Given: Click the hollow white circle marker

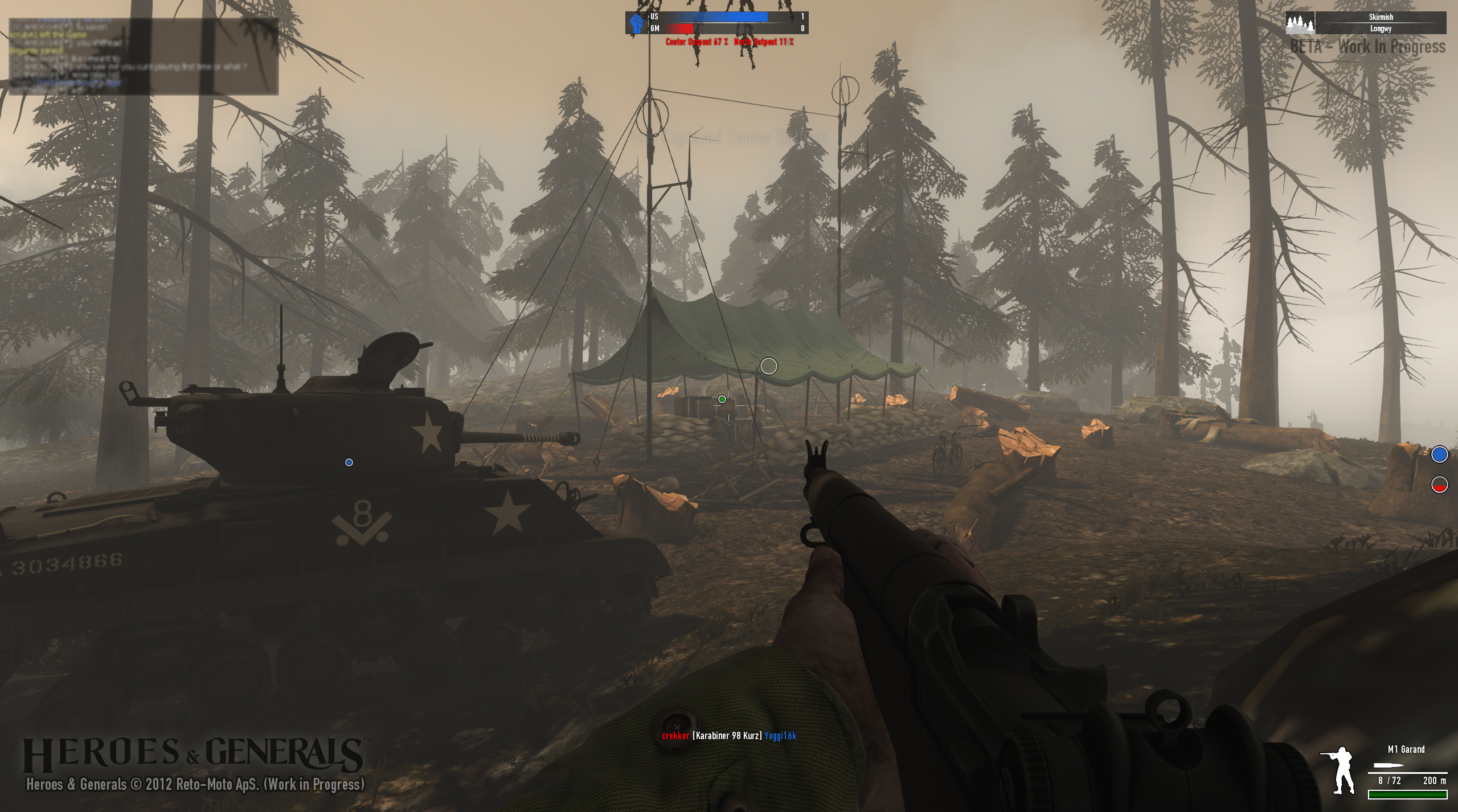Looking at the screenshot, I should coord(768,366).
